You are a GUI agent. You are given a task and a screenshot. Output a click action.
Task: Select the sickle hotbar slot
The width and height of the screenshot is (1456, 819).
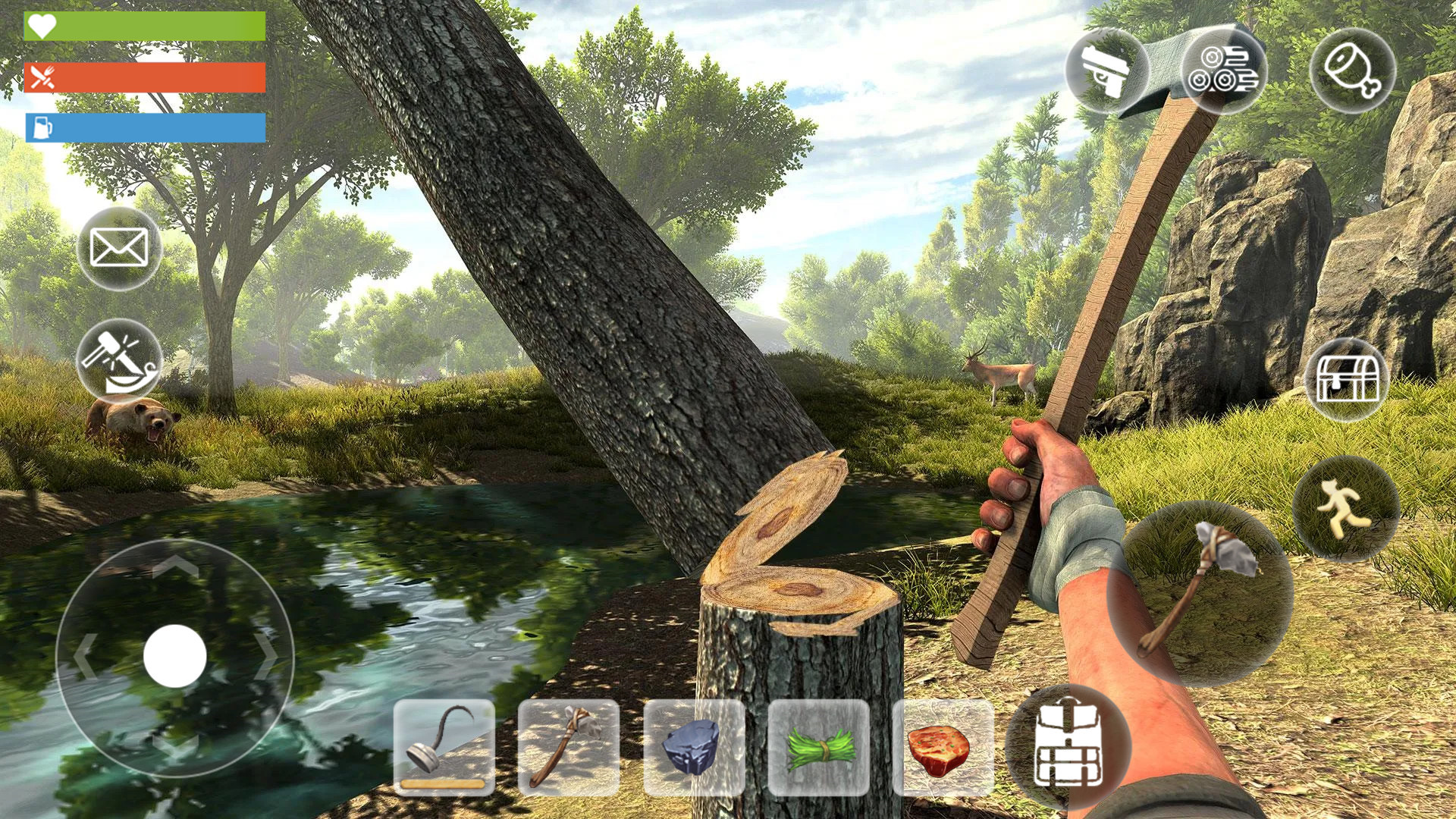click(x=444, y=747)
